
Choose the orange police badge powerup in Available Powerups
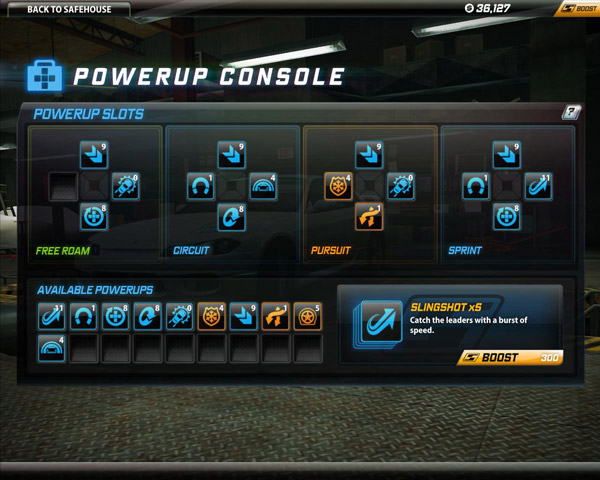(x=210, y=317)
